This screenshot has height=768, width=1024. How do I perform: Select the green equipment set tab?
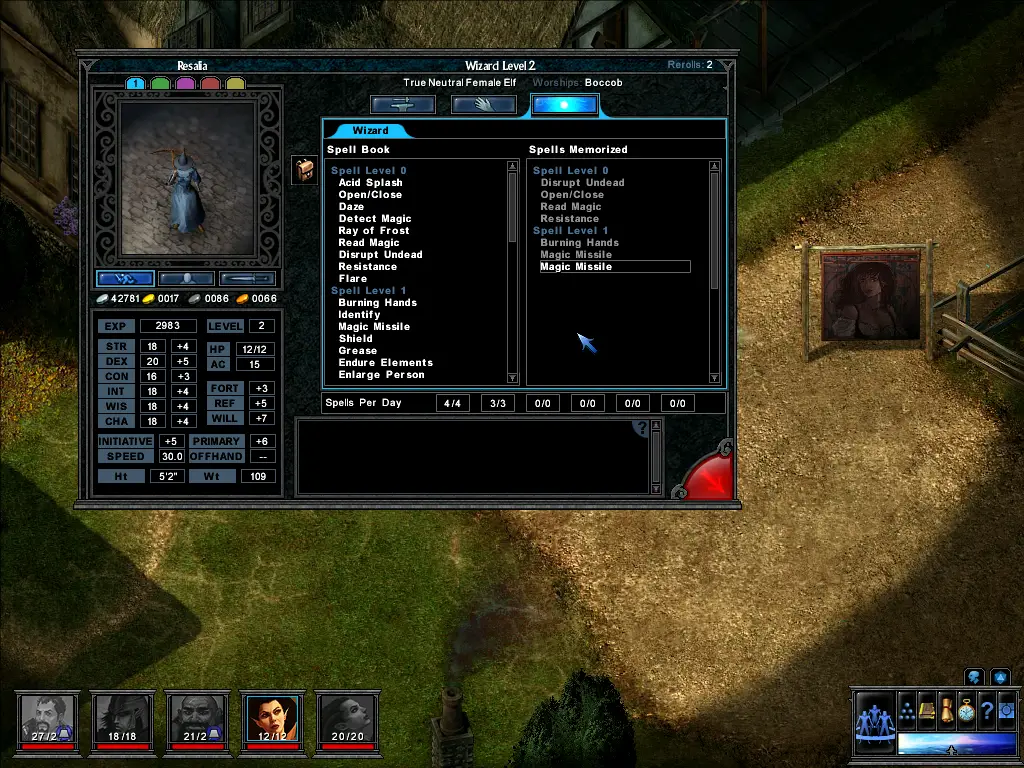pos(160,84)
